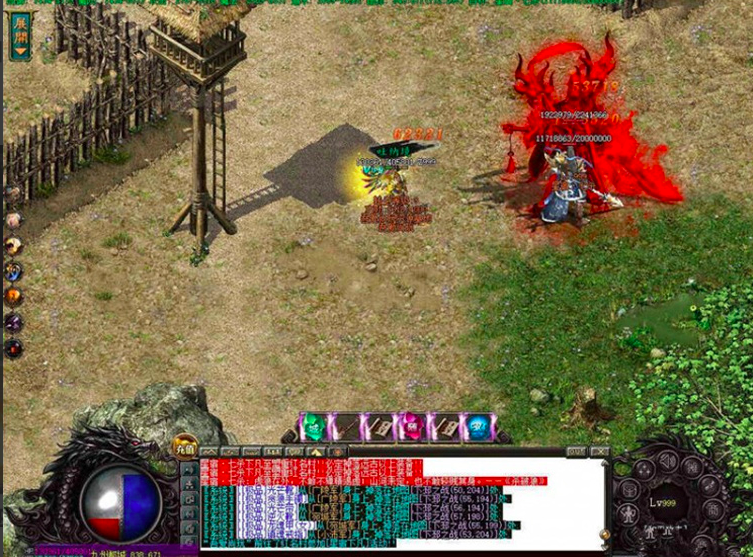The width and height of the screenshot is (753, 557).
Task: Open the gold 充值 recharge button
Action: (x=185, y=447)
